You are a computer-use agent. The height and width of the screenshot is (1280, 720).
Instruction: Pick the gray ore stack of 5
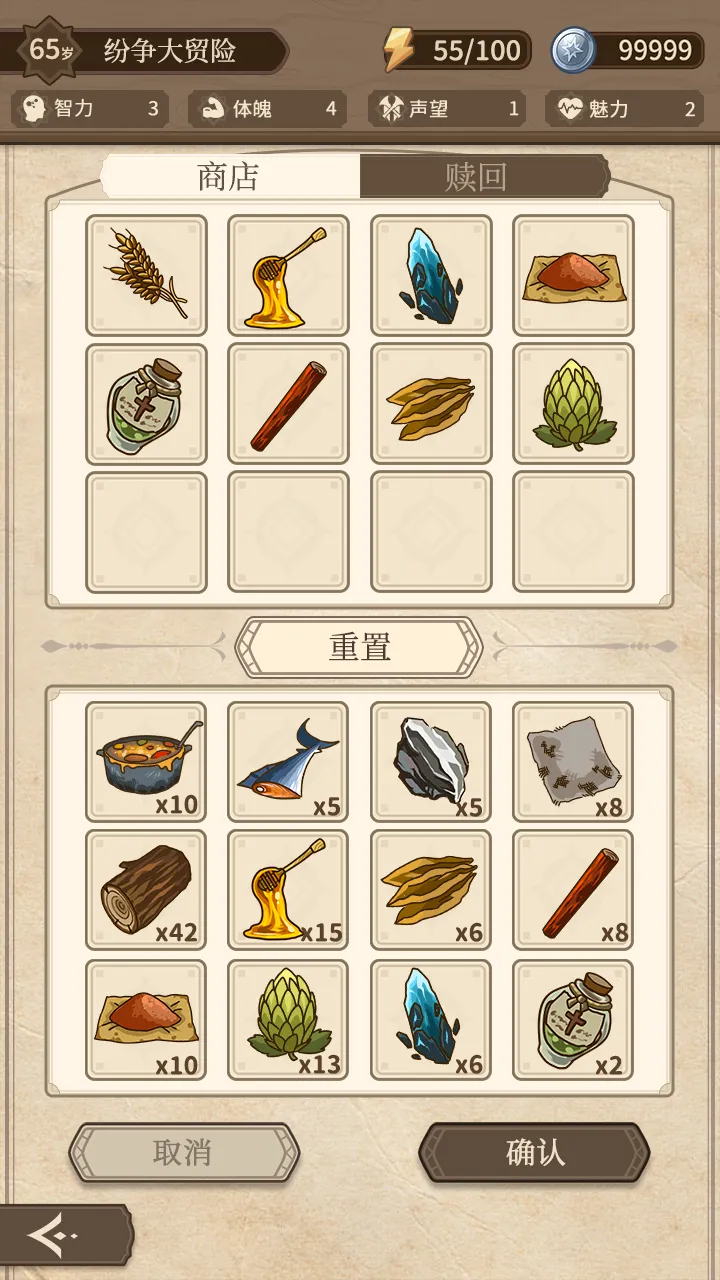(x=431, y=762)
